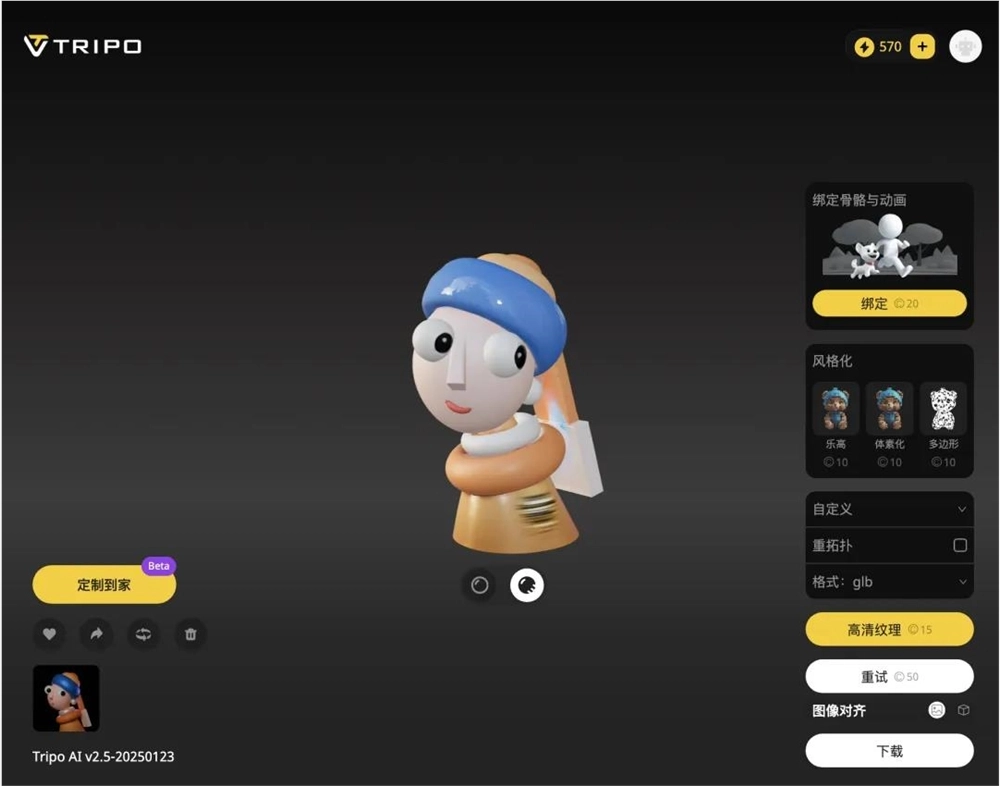
Task: Like the model with the heart icon
Action: [49, 634]
